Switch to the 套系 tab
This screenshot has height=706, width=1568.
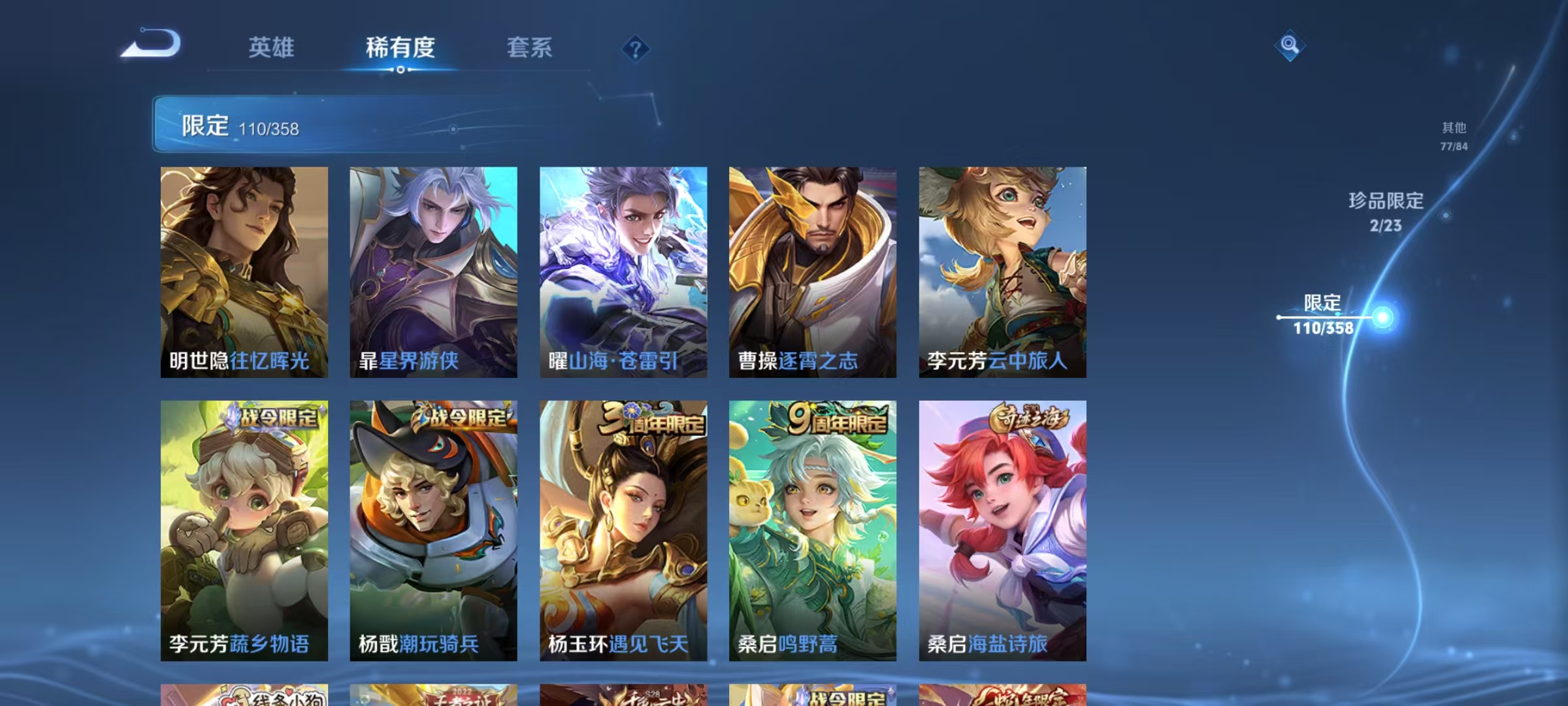[x=531, y=48]
